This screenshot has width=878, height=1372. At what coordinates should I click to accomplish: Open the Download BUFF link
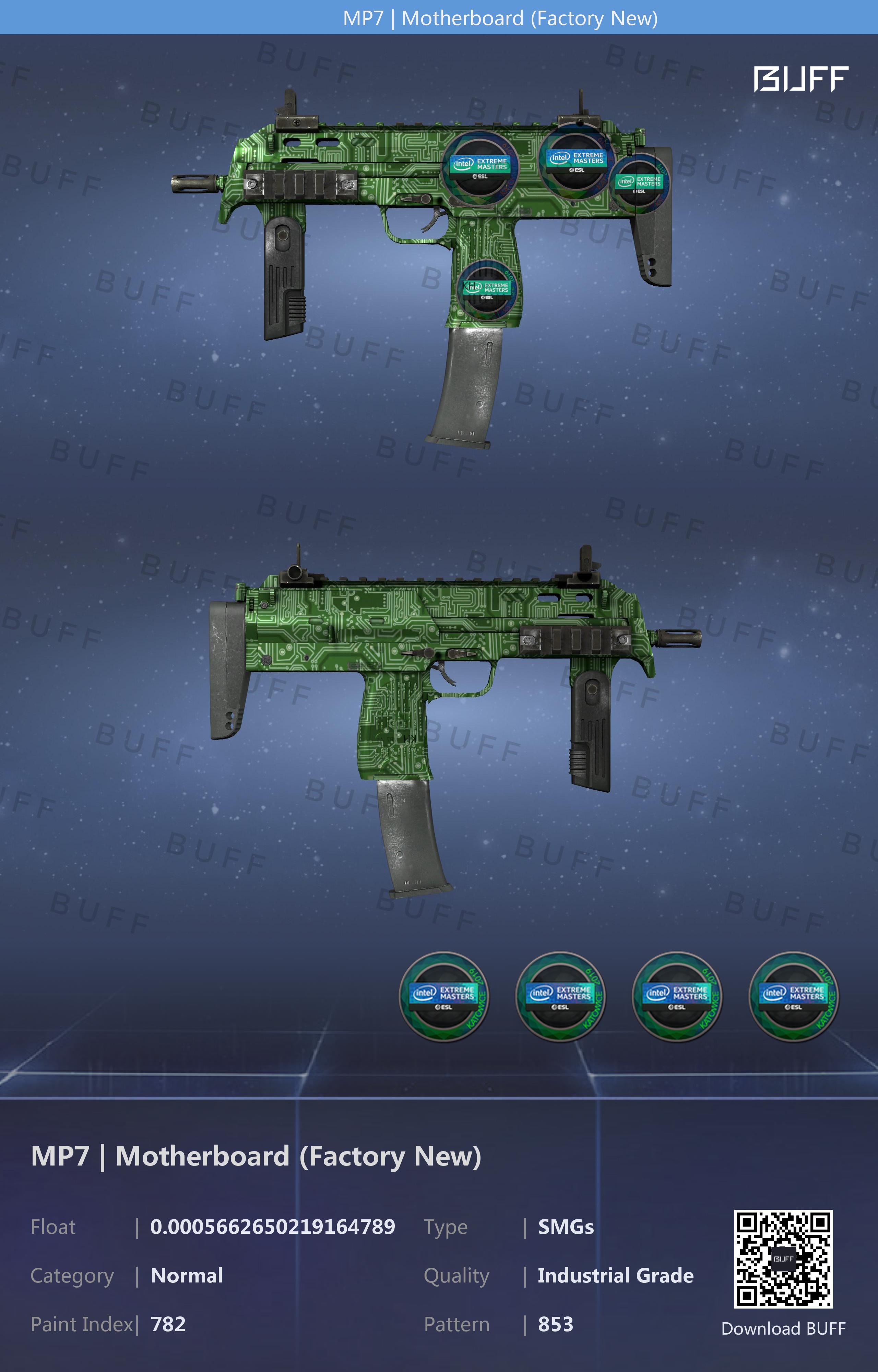click(x=783, y=1328)
